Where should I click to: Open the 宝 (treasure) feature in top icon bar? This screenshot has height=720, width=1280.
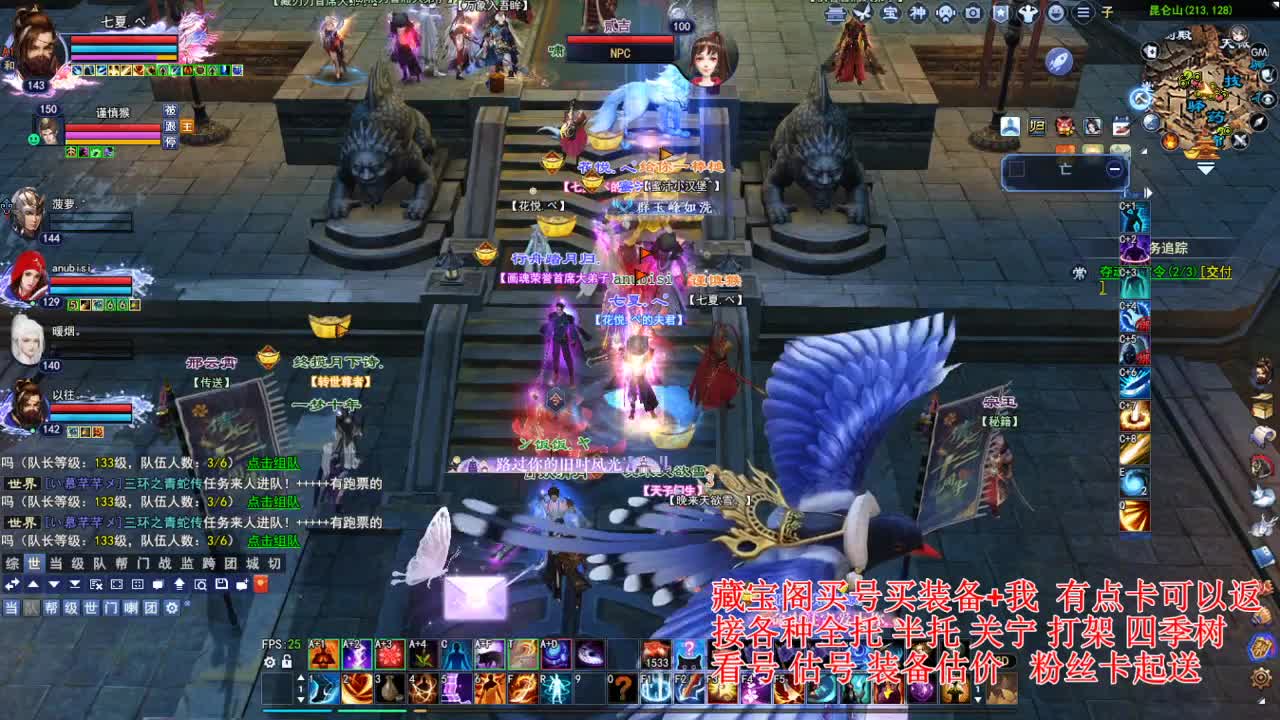889,11
